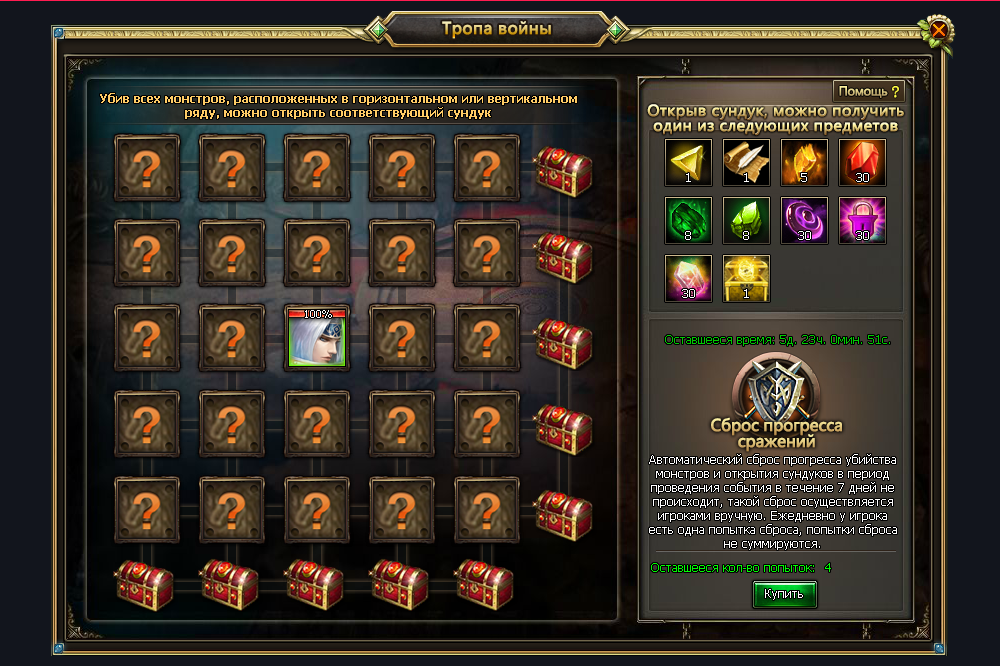Open the Помощь help button

[868, 91]
